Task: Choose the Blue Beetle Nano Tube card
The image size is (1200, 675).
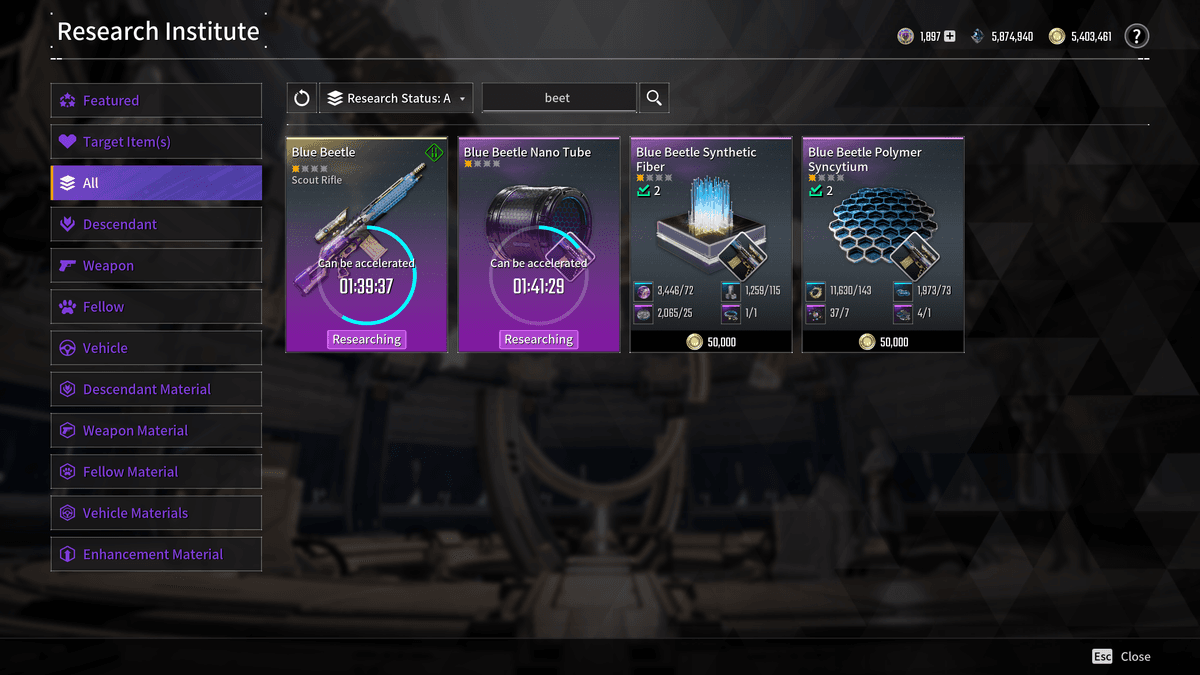Action: [x=538, y=245]
